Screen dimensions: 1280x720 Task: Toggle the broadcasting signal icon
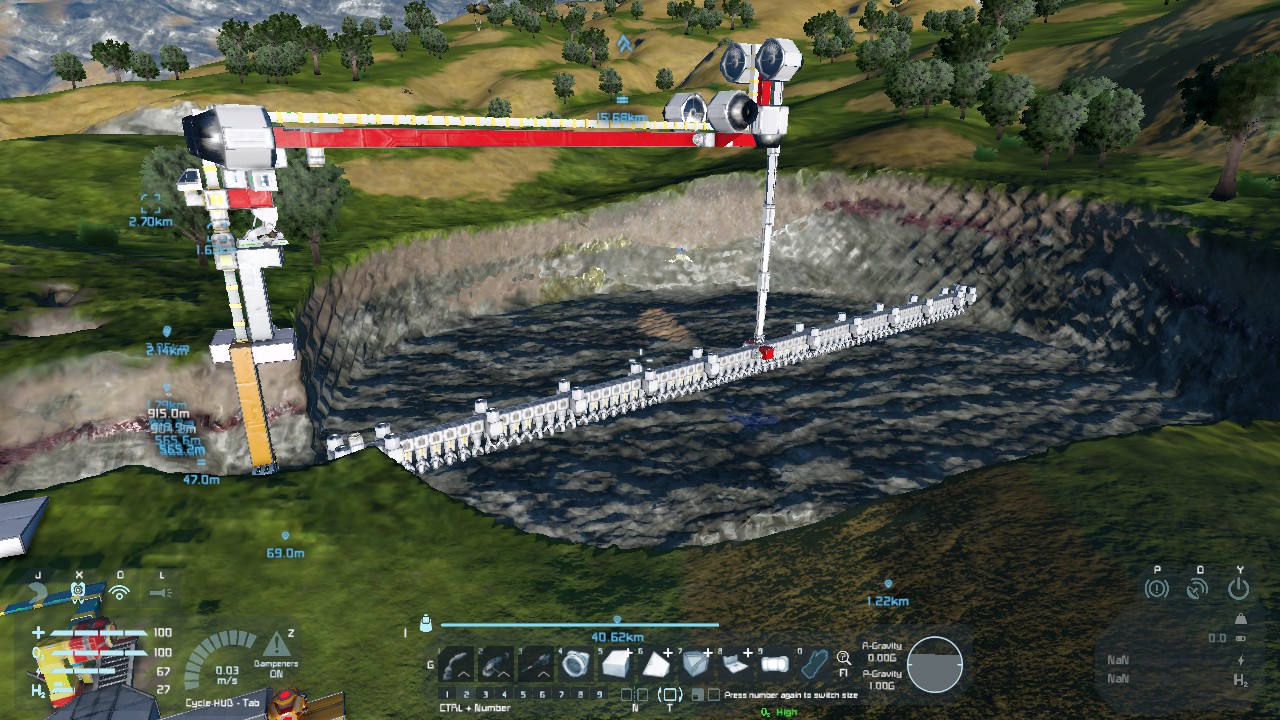coord(120,592)
